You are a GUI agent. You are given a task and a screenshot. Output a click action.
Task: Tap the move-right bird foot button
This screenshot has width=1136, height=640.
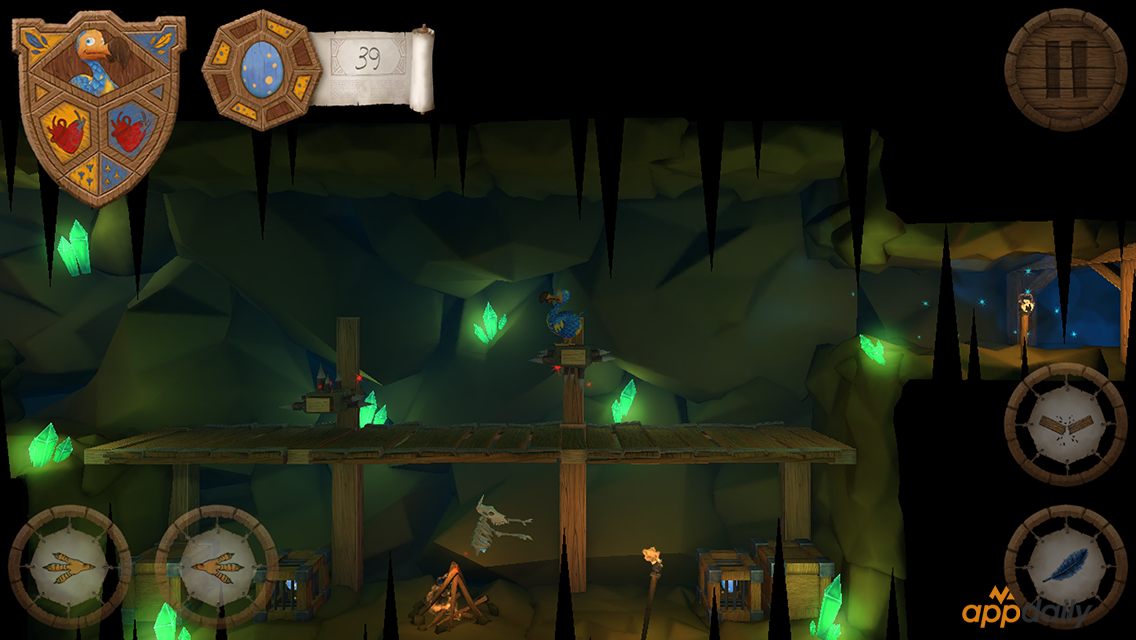216,566
